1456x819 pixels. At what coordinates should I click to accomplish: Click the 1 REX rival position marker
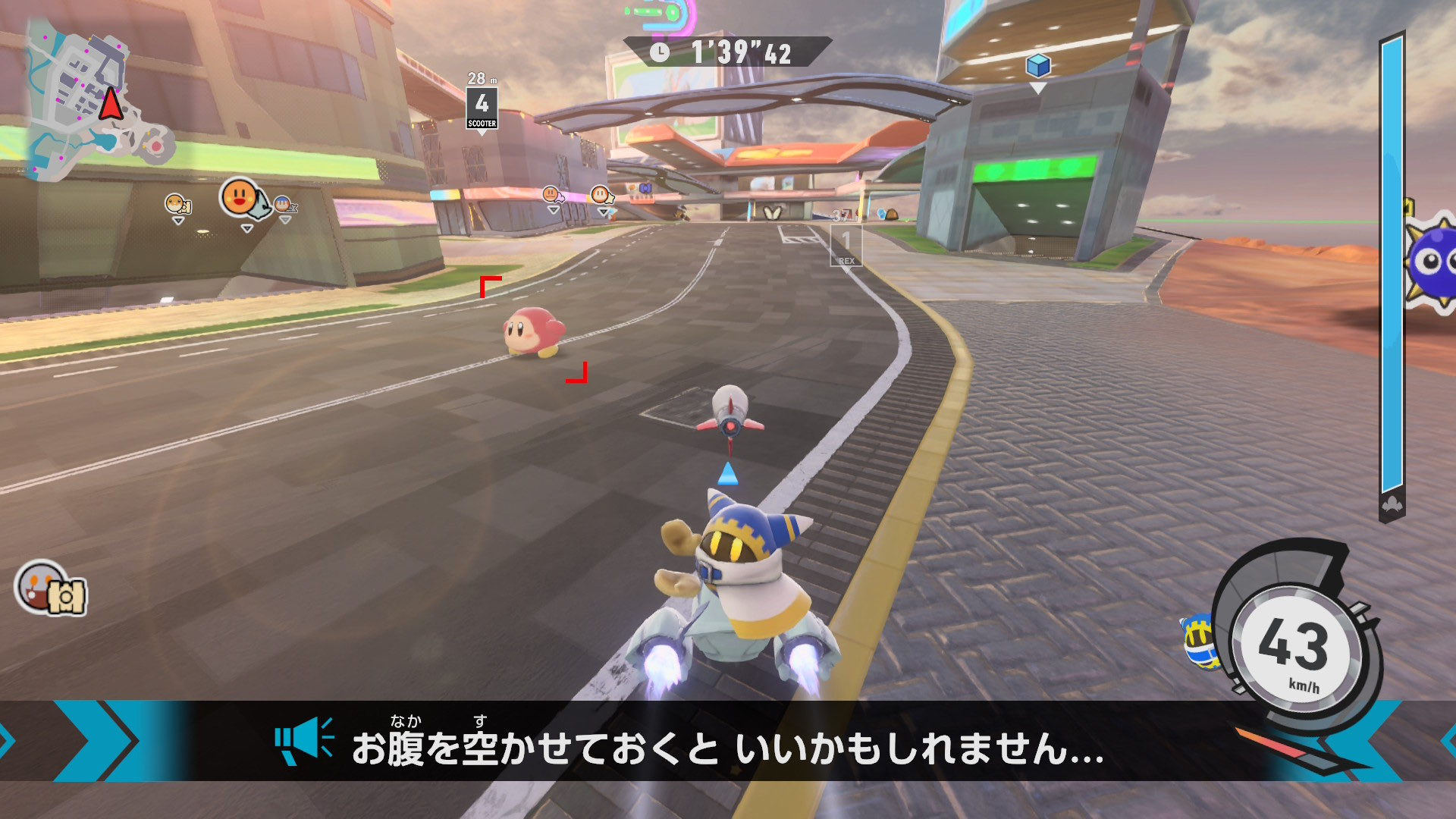[848, 243]
